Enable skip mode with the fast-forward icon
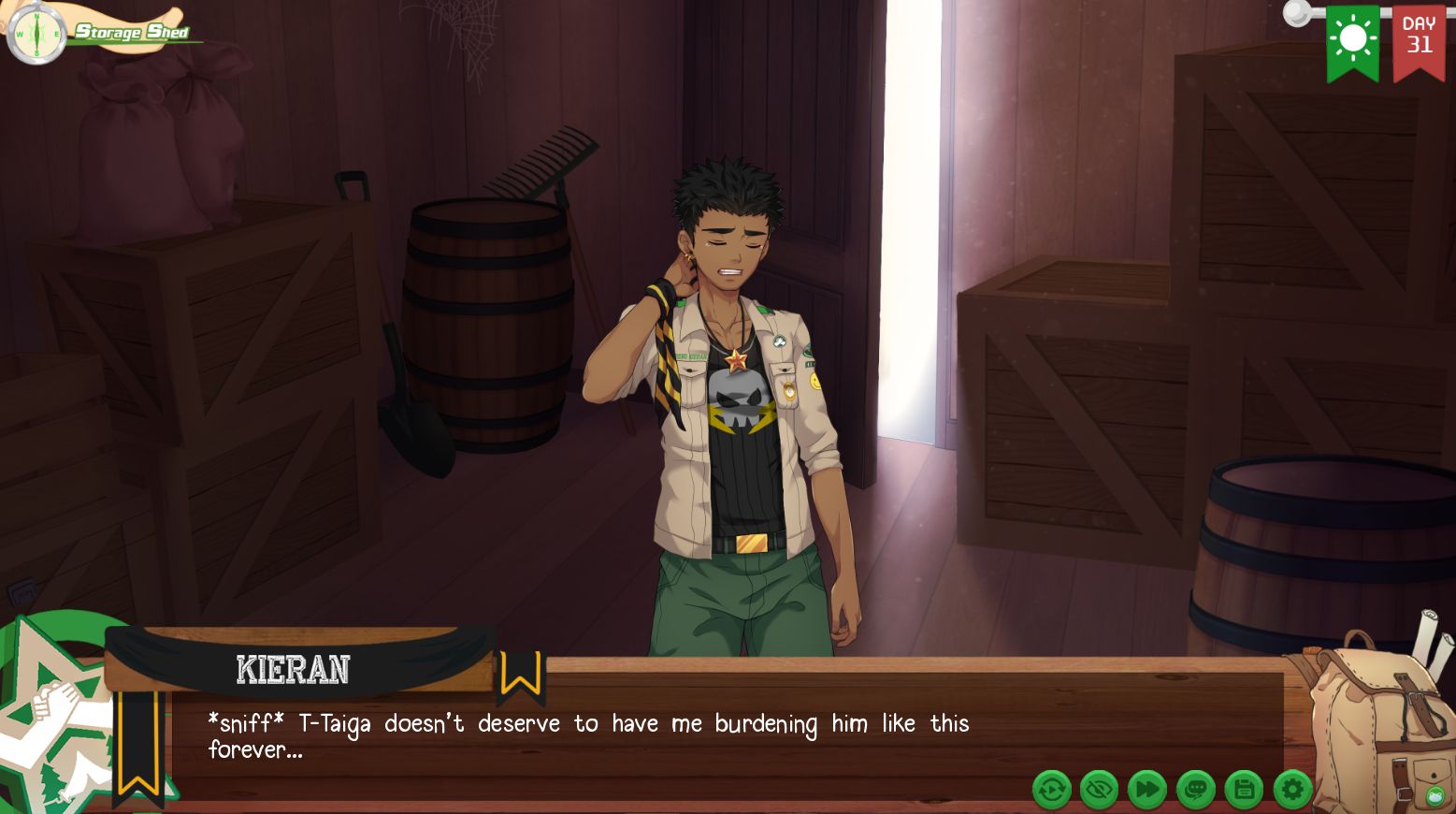Image resolution: width=1456 pixels, height=814 pixels. pos(1148,790)
